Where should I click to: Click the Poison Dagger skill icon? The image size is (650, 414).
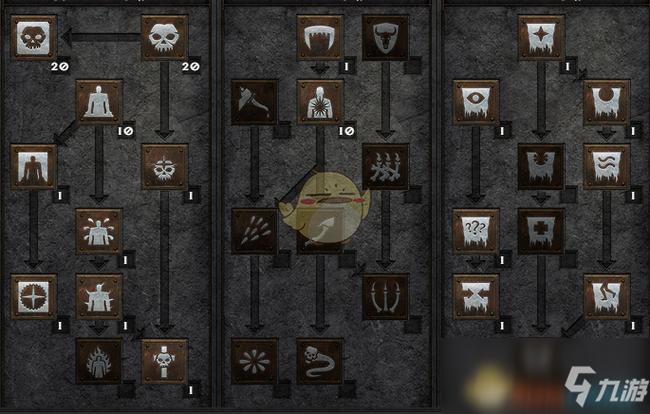coord(255,103)
